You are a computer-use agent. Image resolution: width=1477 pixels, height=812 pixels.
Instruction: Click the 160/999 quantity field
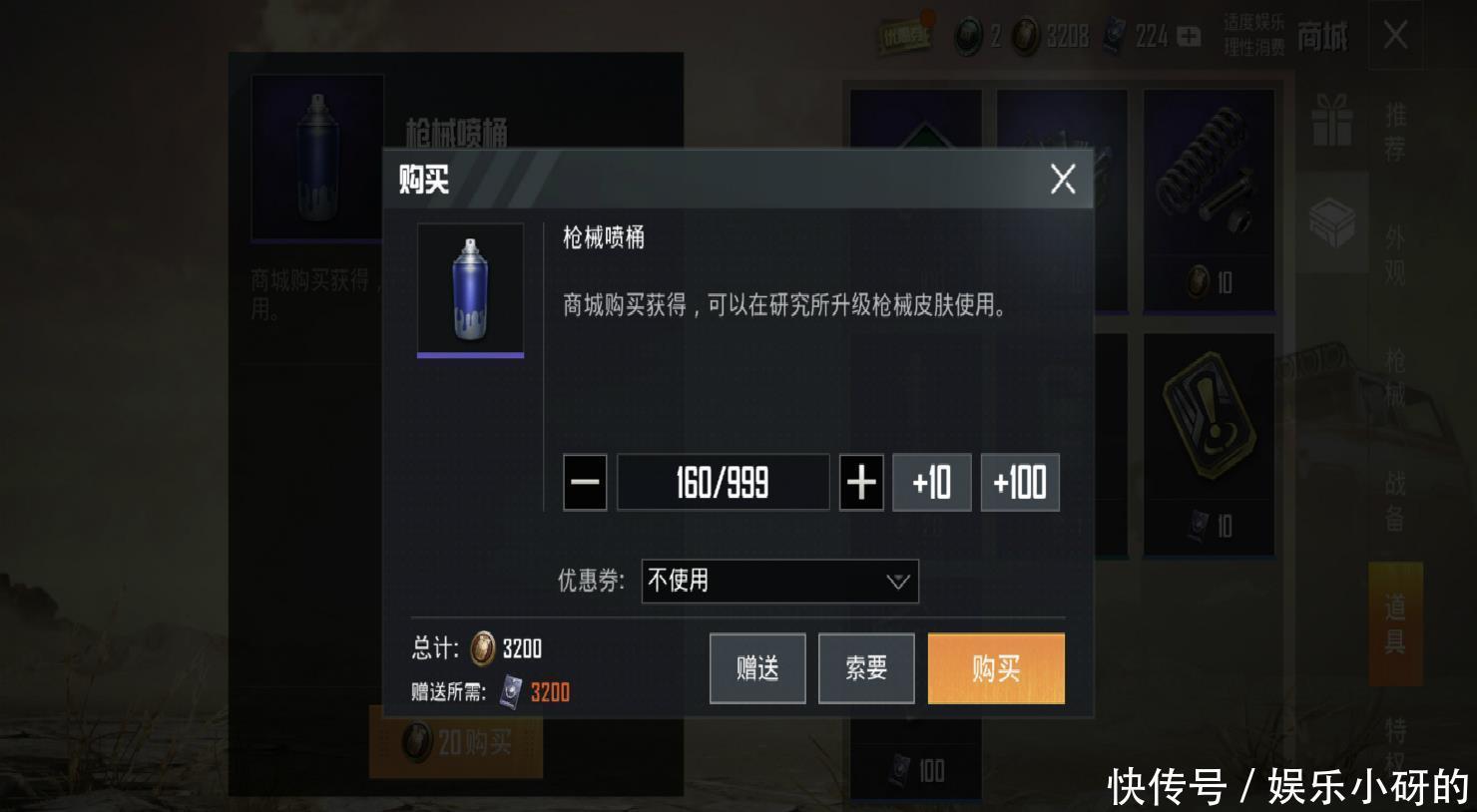723,483
